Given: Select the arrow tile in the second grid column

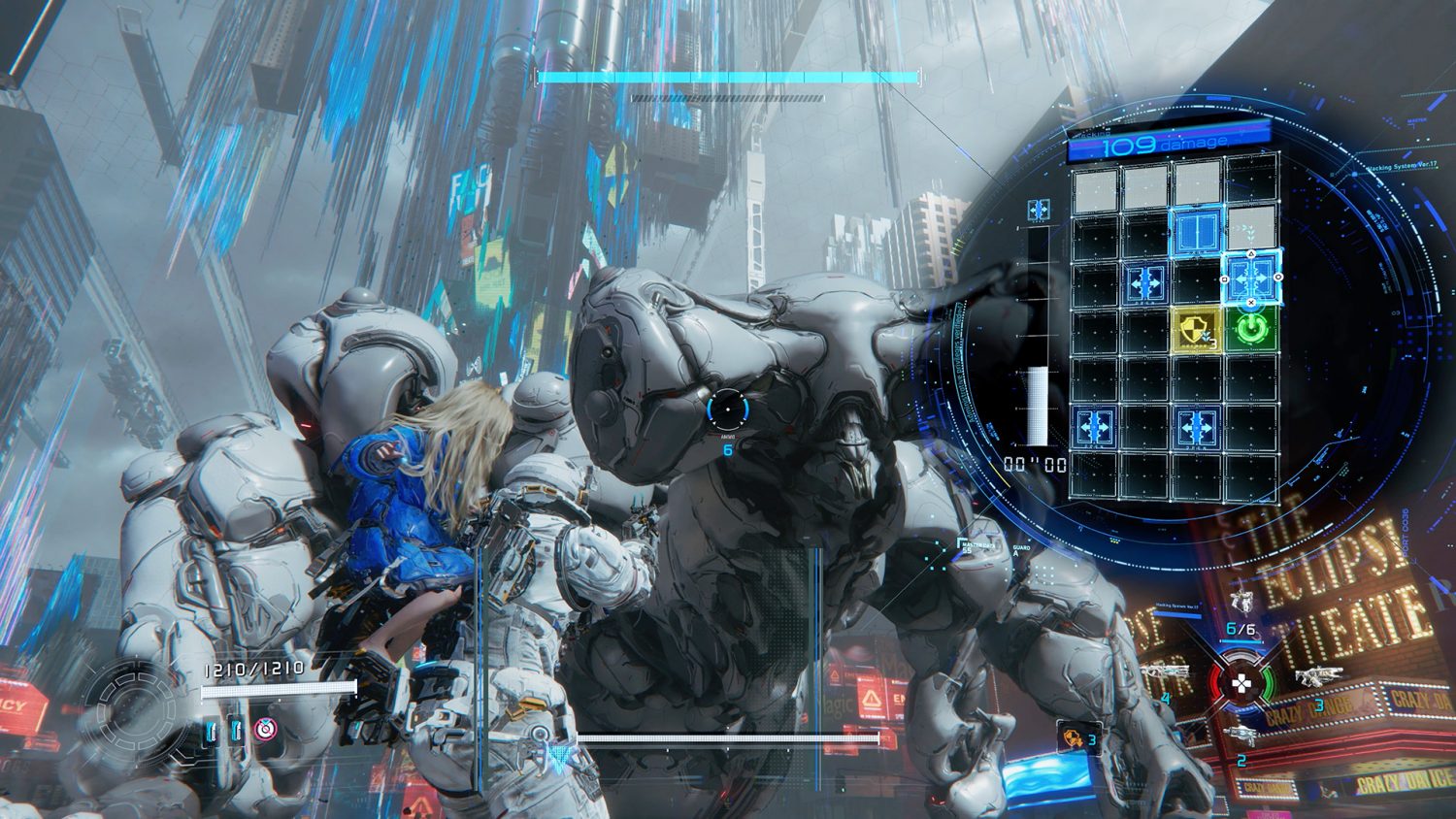Looking at the screenshot, I should point(1146,282).
